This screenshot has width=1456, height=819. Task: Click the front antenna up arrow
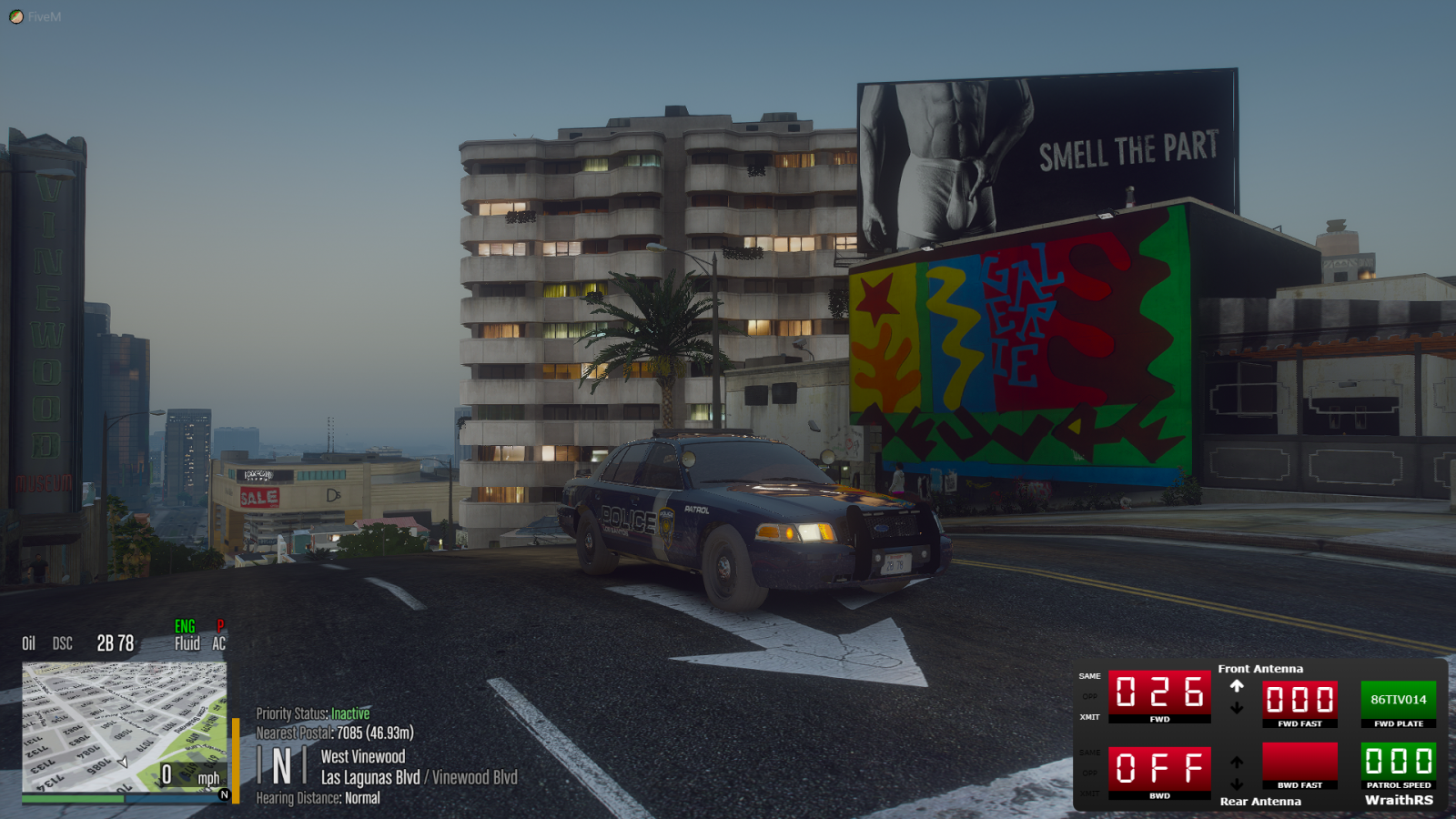(1237, 686)
